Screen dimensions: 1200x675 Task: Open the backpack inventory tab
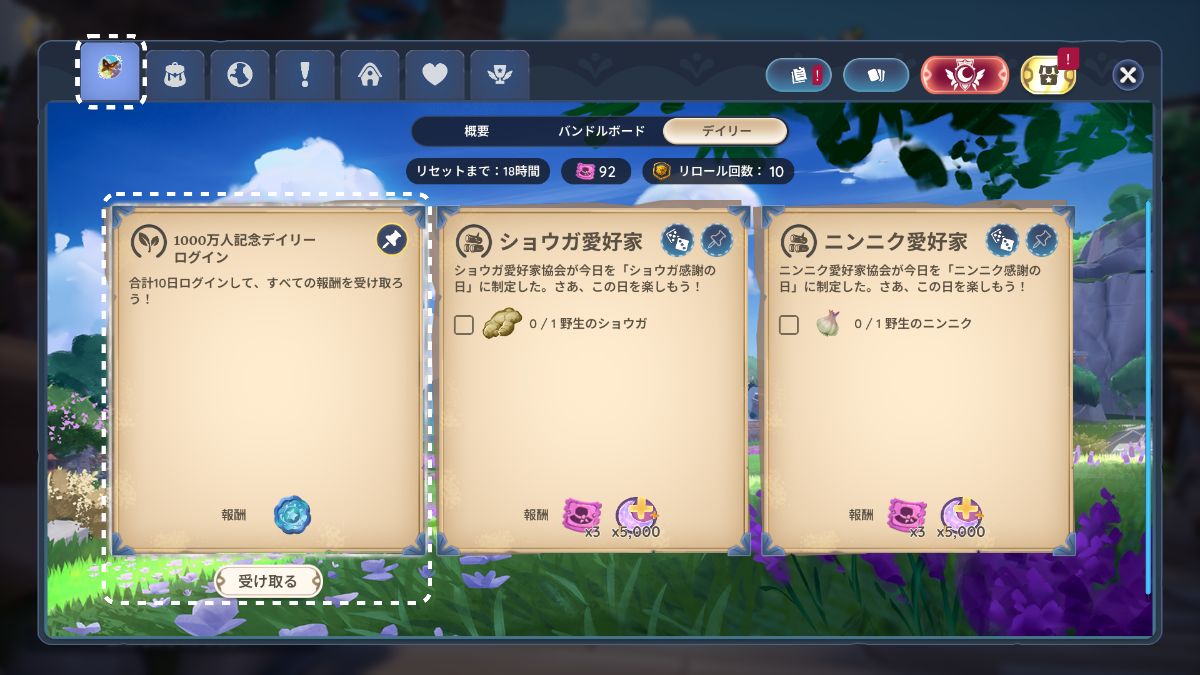[x=175, y=75]
